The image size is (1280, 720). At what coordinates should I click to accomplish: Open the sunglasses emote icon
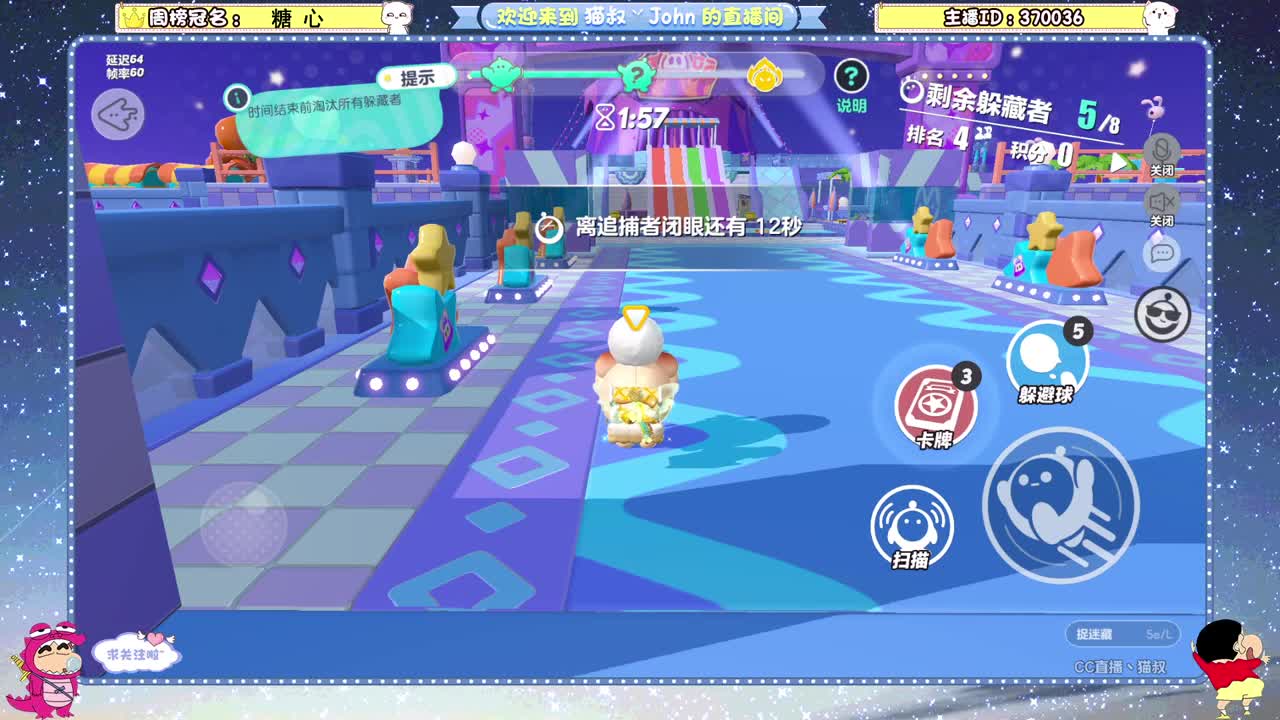[1161, 313]
